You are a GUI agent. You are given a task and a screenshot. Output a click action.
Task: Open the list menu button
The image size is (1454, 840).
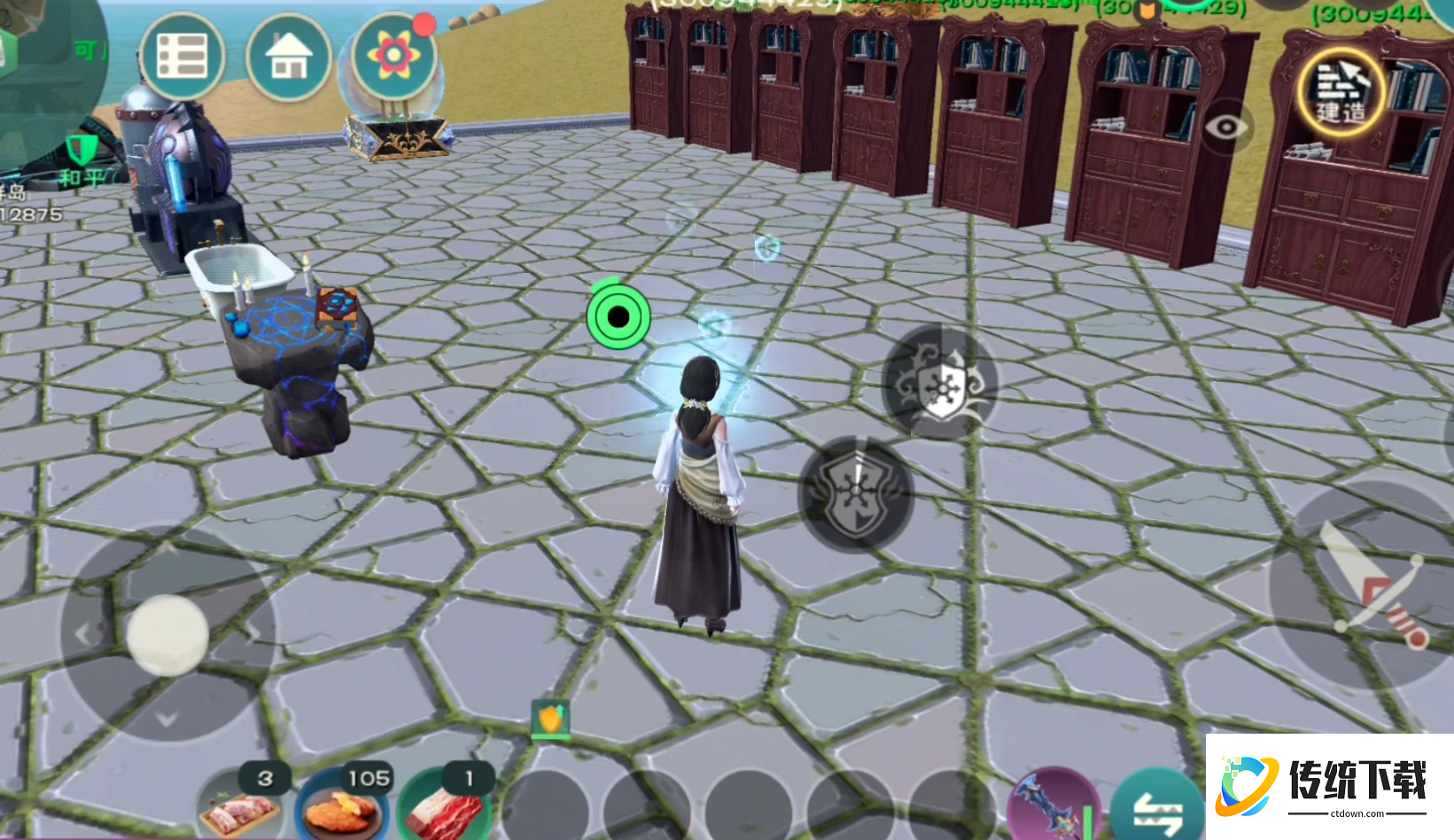coord(181,58)
